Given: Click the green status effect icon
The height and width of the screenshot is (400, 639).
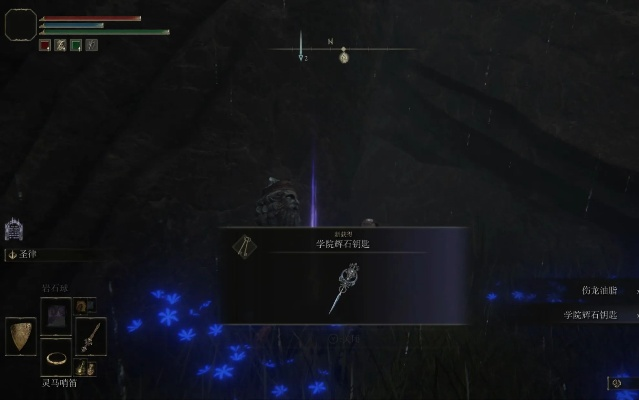Looking at the screenshot, I should (x=76, y=45).
